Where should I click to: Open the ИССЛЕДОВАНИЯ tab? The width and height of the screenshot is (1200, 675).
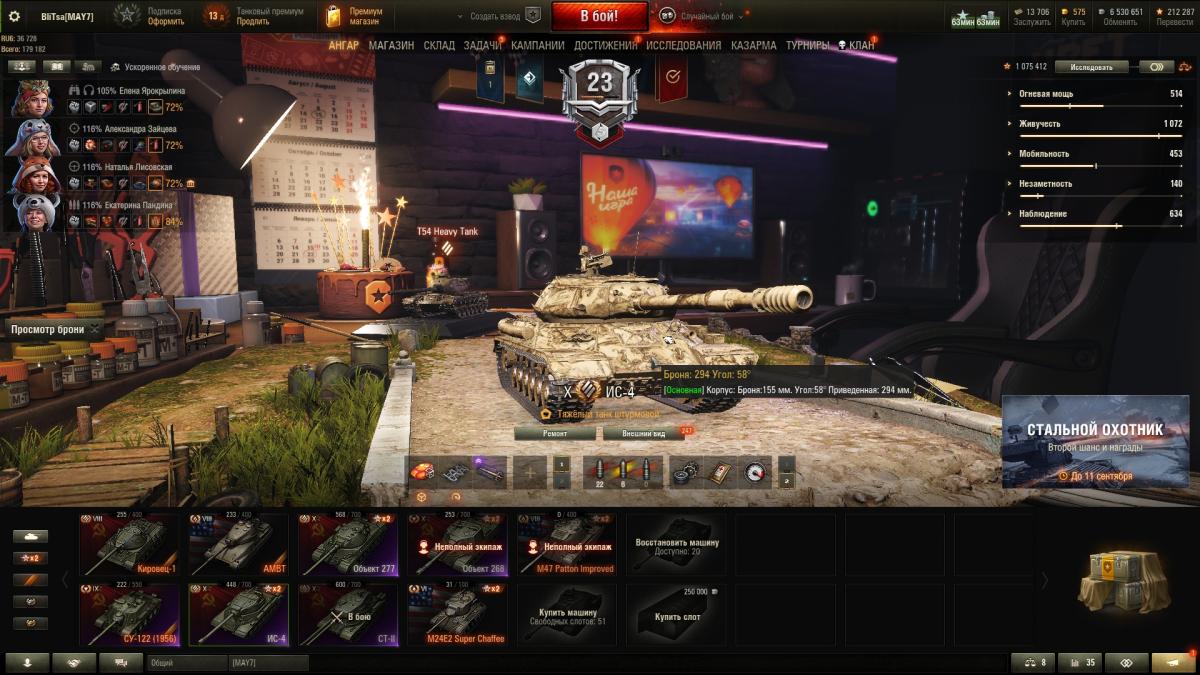tap(683, 46)
